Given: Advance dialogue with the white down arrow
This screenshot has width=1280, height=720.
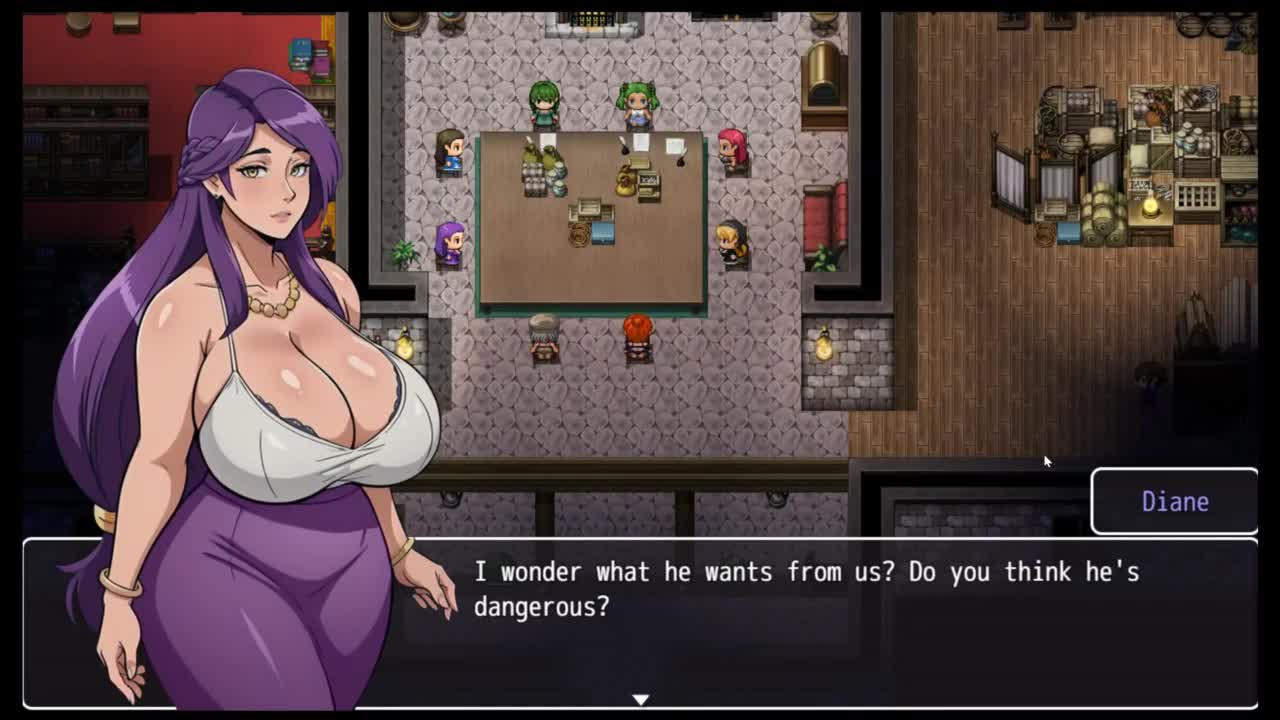Looking at the screenshot, I should pos(640,699).
